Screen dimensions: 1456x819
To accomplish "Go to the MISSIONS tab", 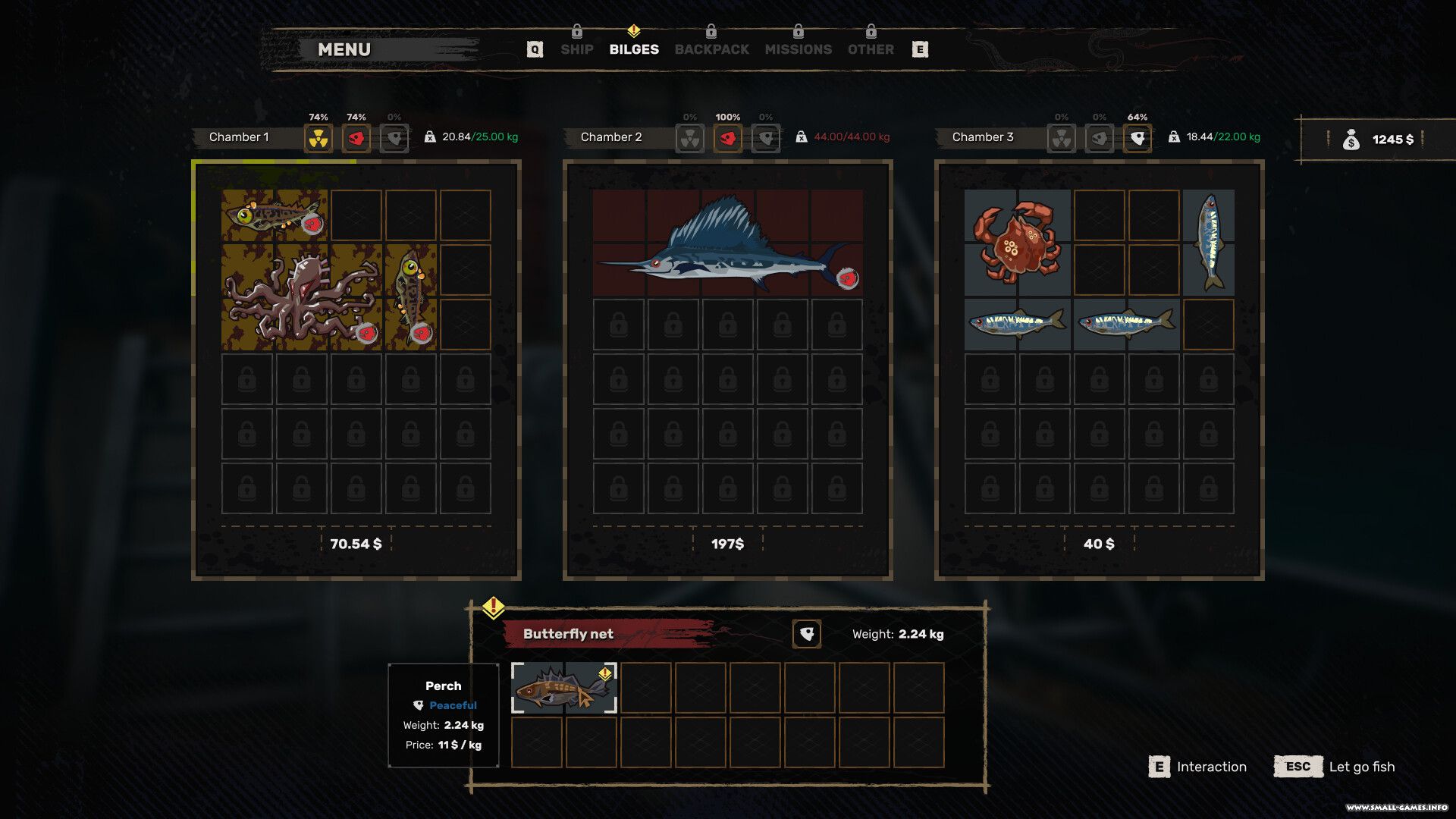I will coord(798,49).
